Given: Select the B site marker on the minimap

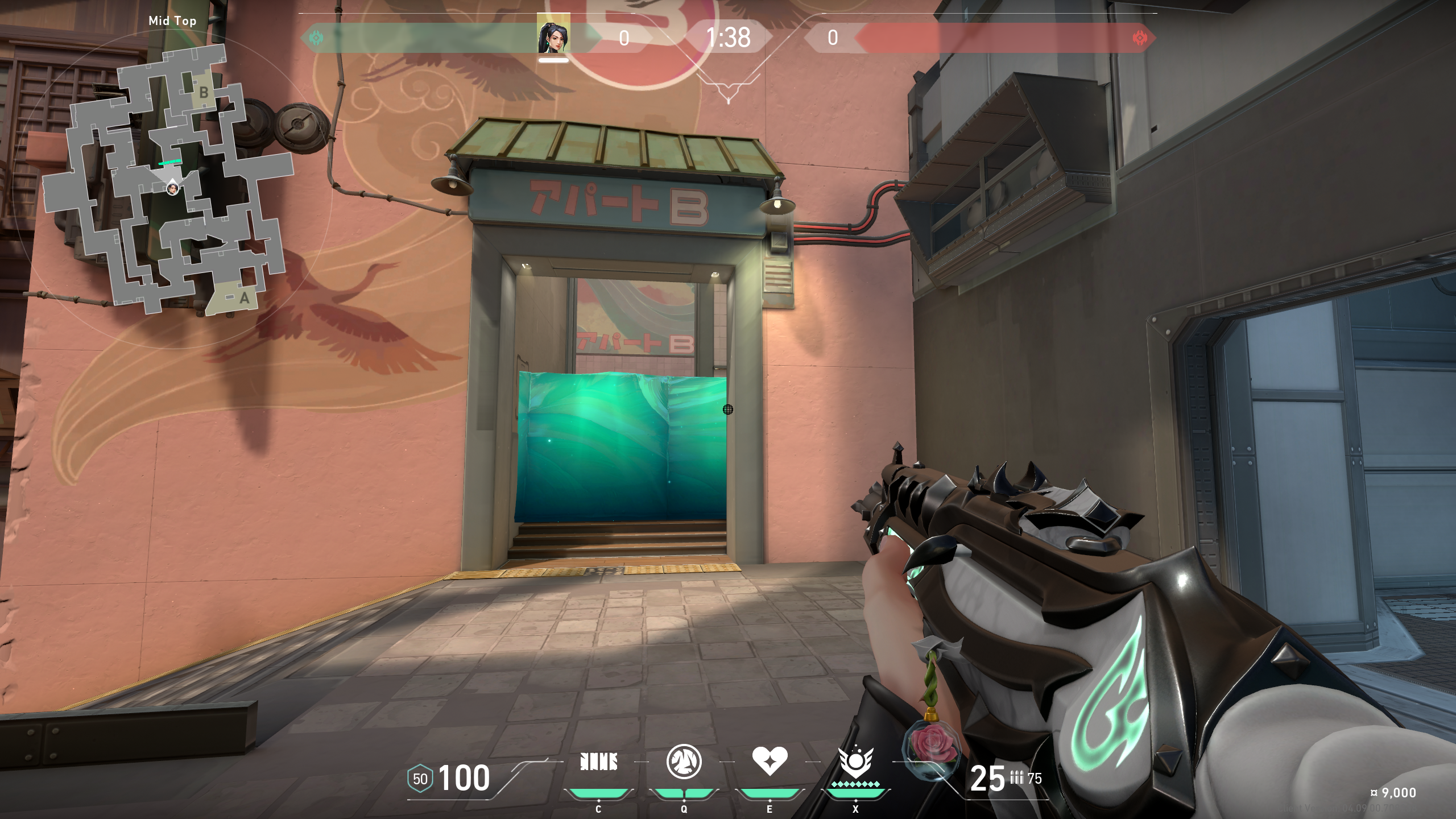Looking at the screenshot, I should [204, 92].
